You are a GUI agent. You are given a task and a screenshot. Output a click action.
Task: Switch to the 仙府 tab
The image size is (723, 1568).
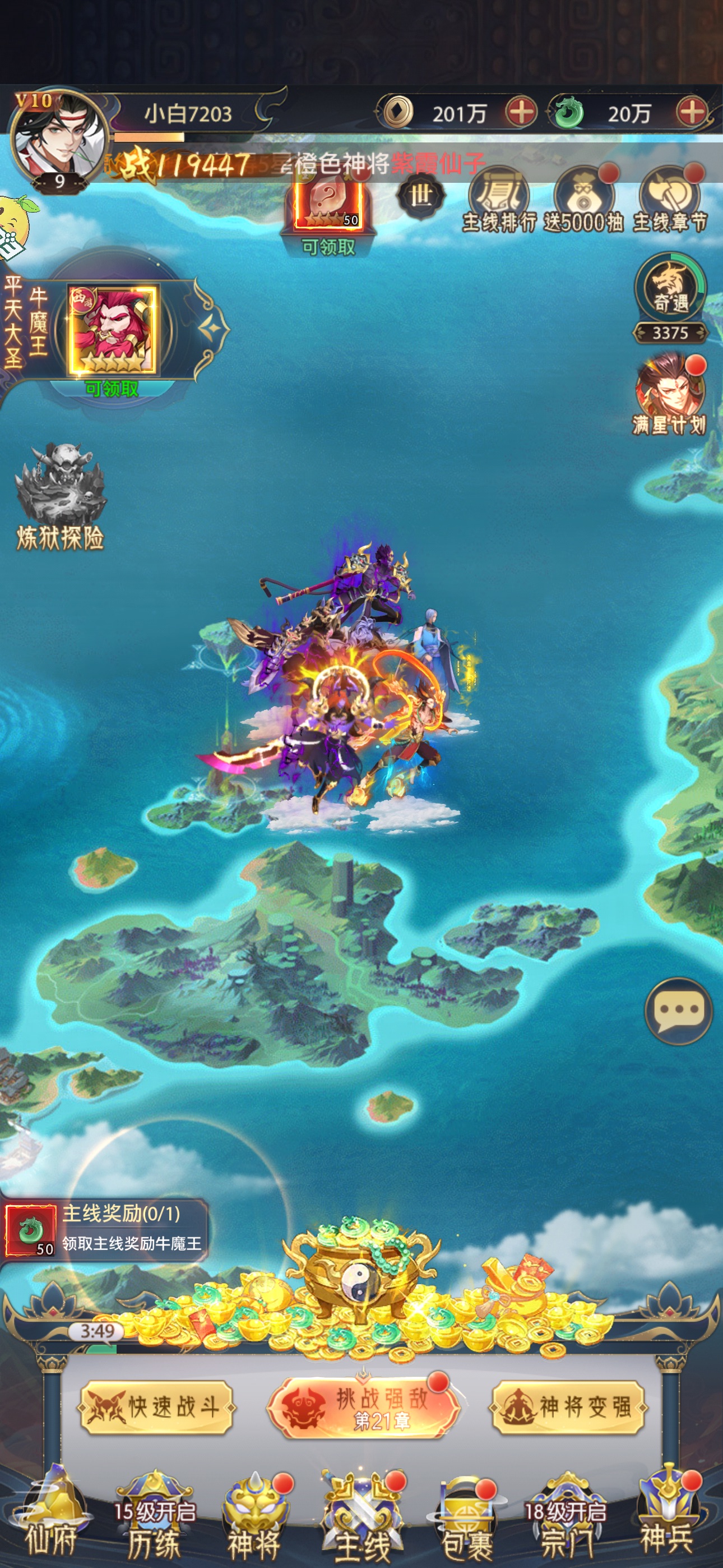52,1516
